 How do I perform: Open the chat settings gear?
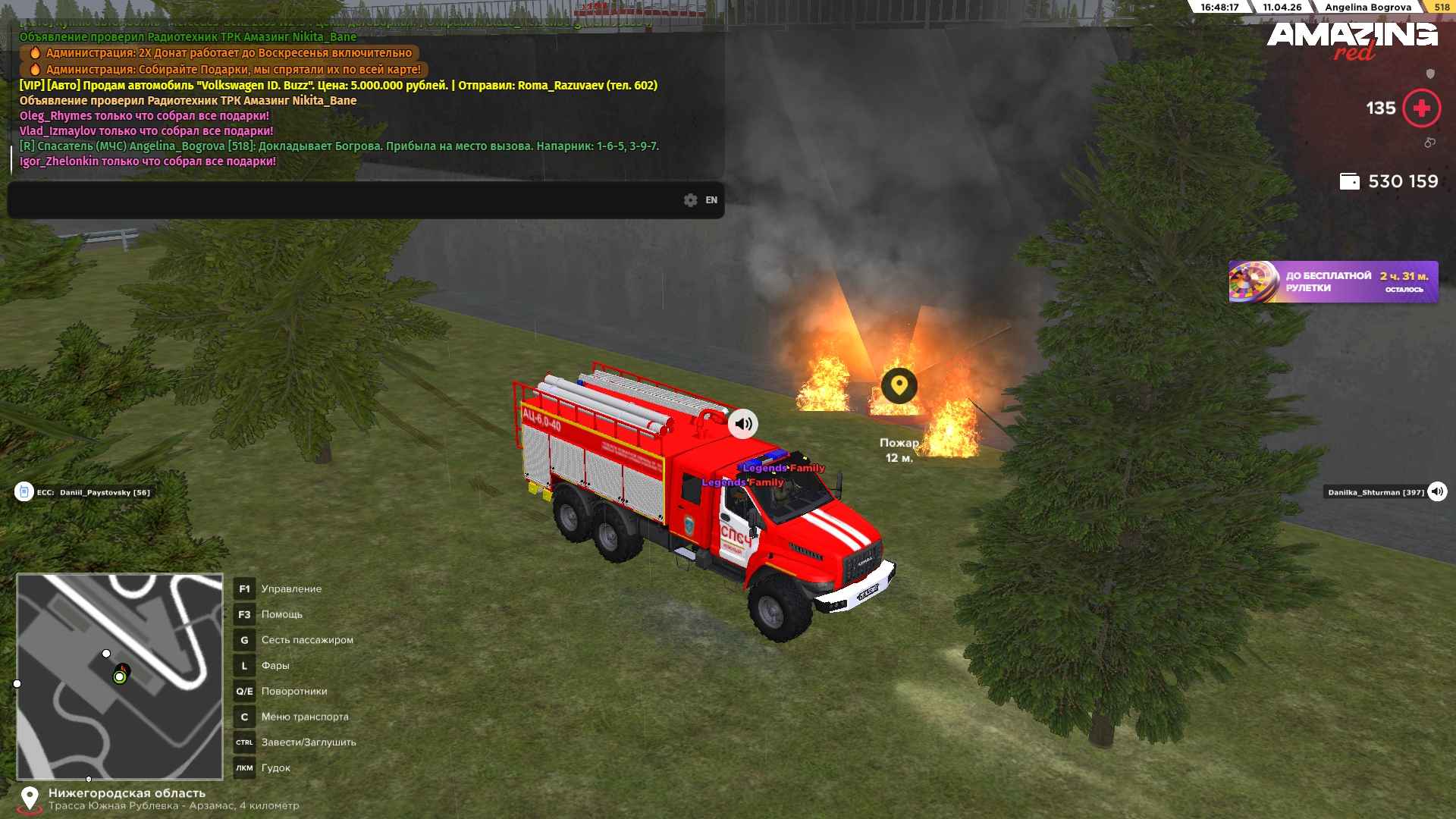pos(690,200)
